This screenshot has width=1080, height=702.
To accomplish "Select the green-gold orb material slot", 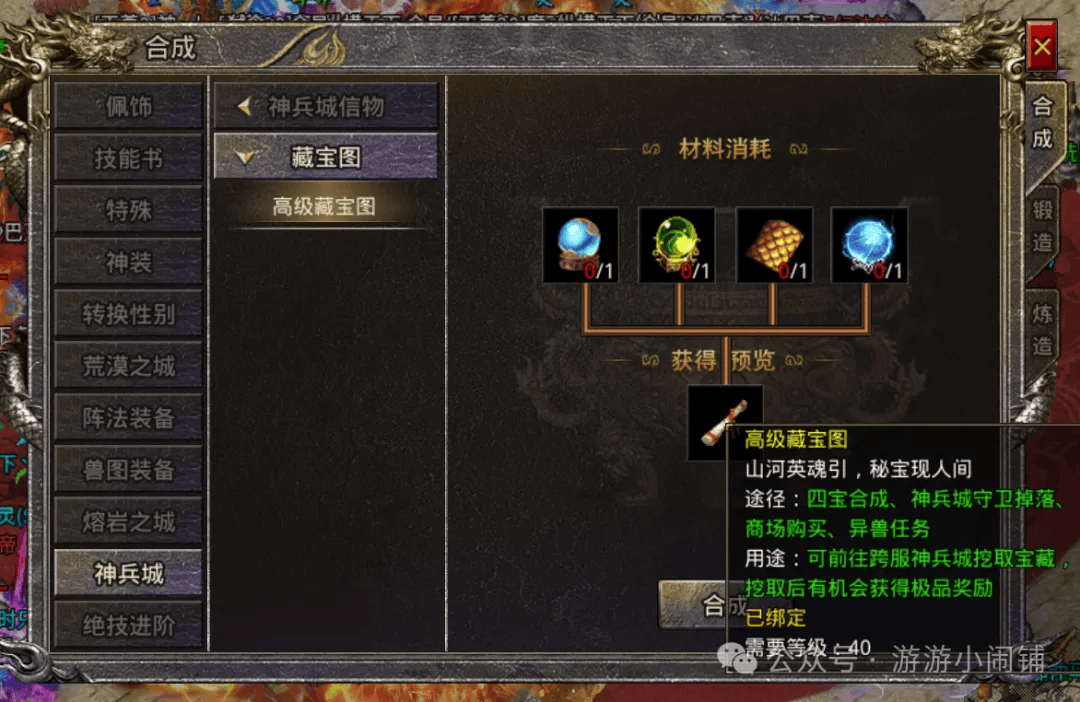I will click(676, 245).
